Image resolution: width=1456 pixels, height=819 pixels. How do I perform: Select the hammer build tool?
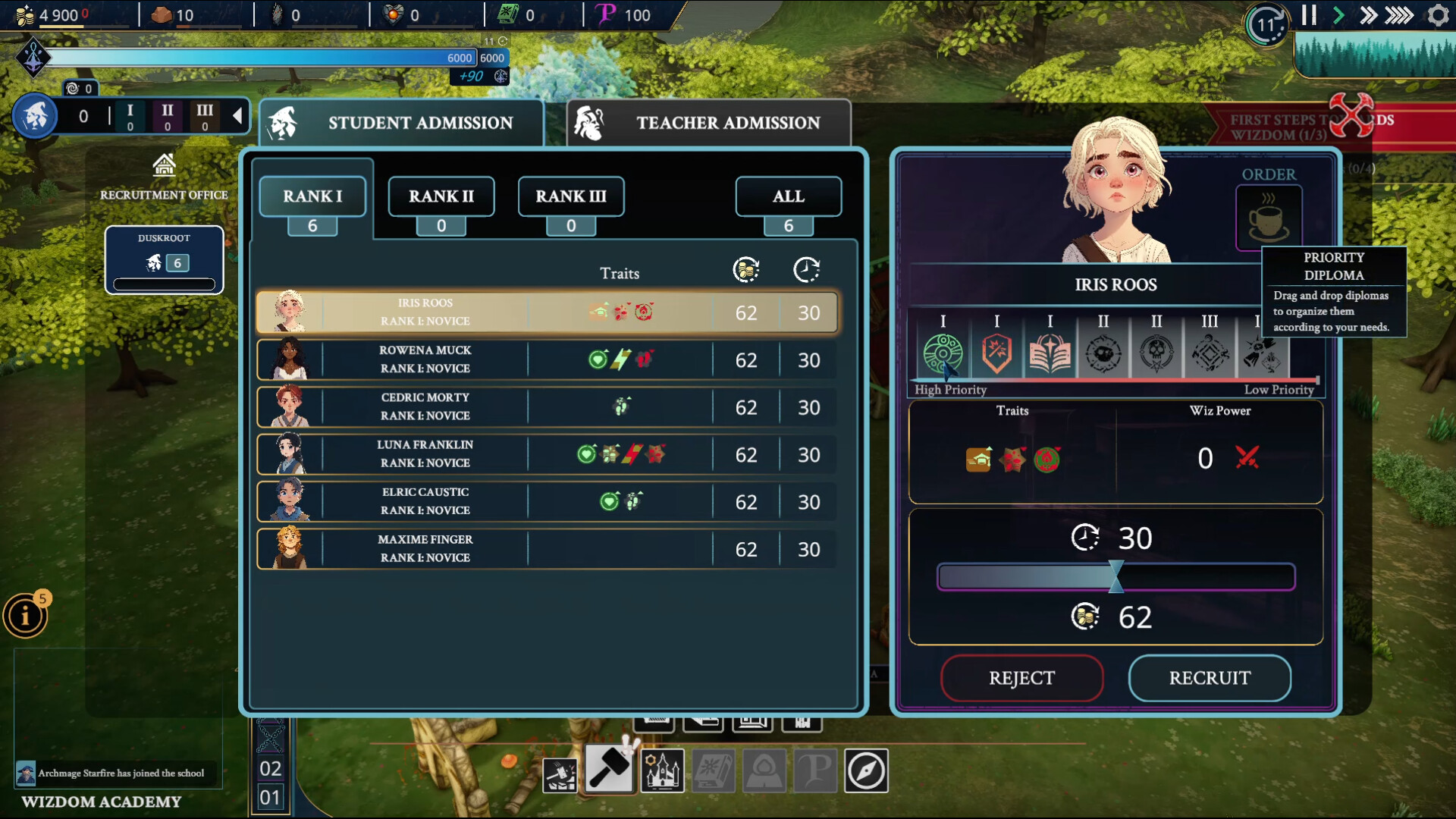610,770
